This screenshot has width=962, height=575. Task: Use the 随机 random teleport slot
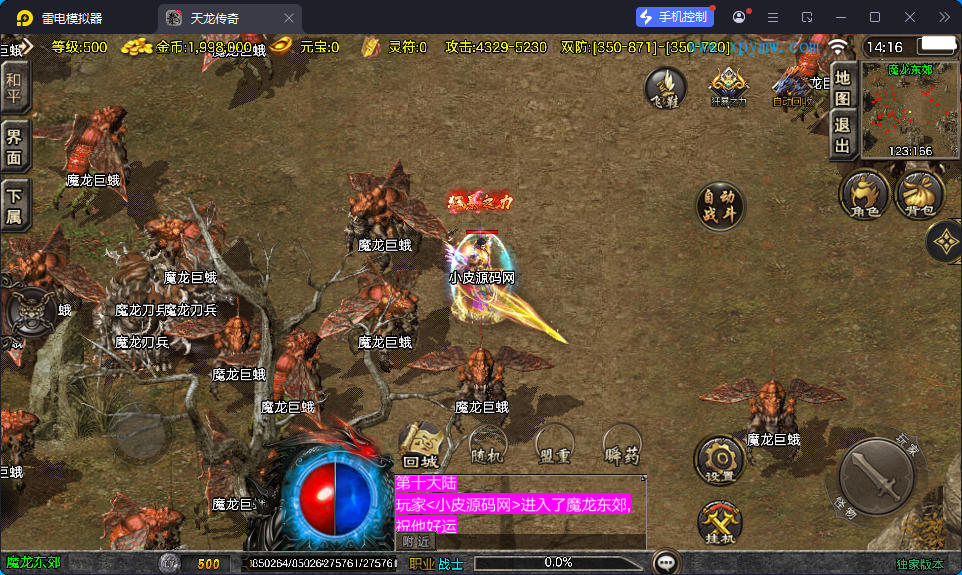(x=488, y=445)
